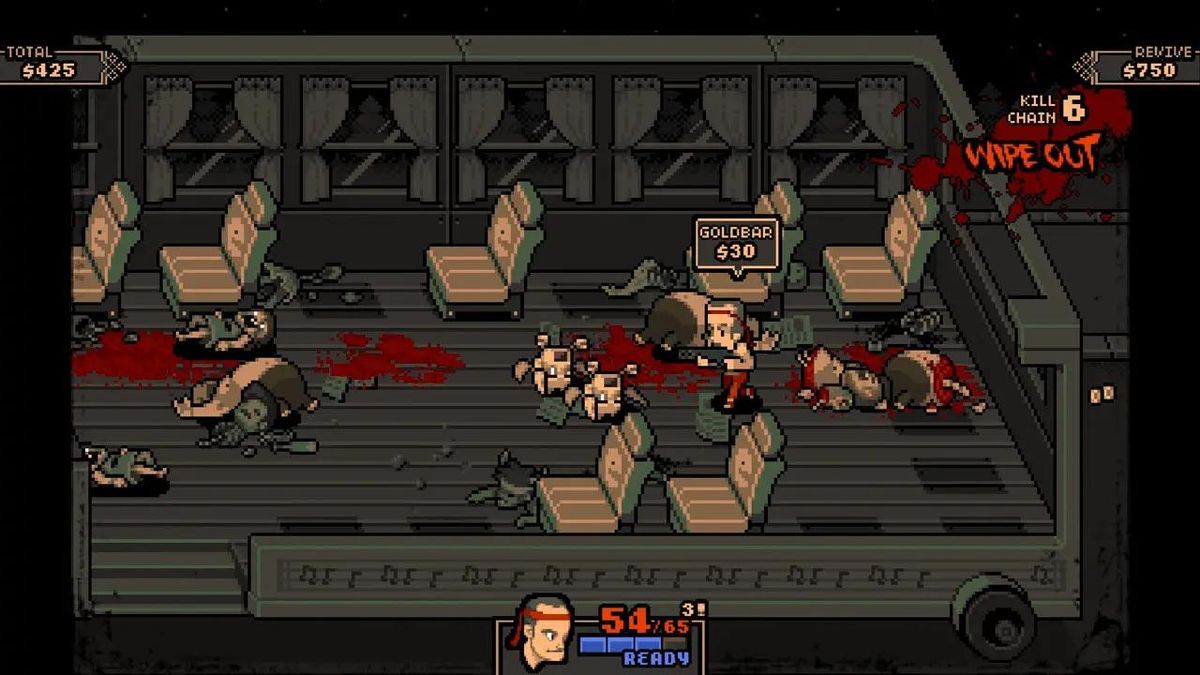Select the Goldbar $30 pickup label
Viewport: 1200px width, 675px height.
click(736, 242)
